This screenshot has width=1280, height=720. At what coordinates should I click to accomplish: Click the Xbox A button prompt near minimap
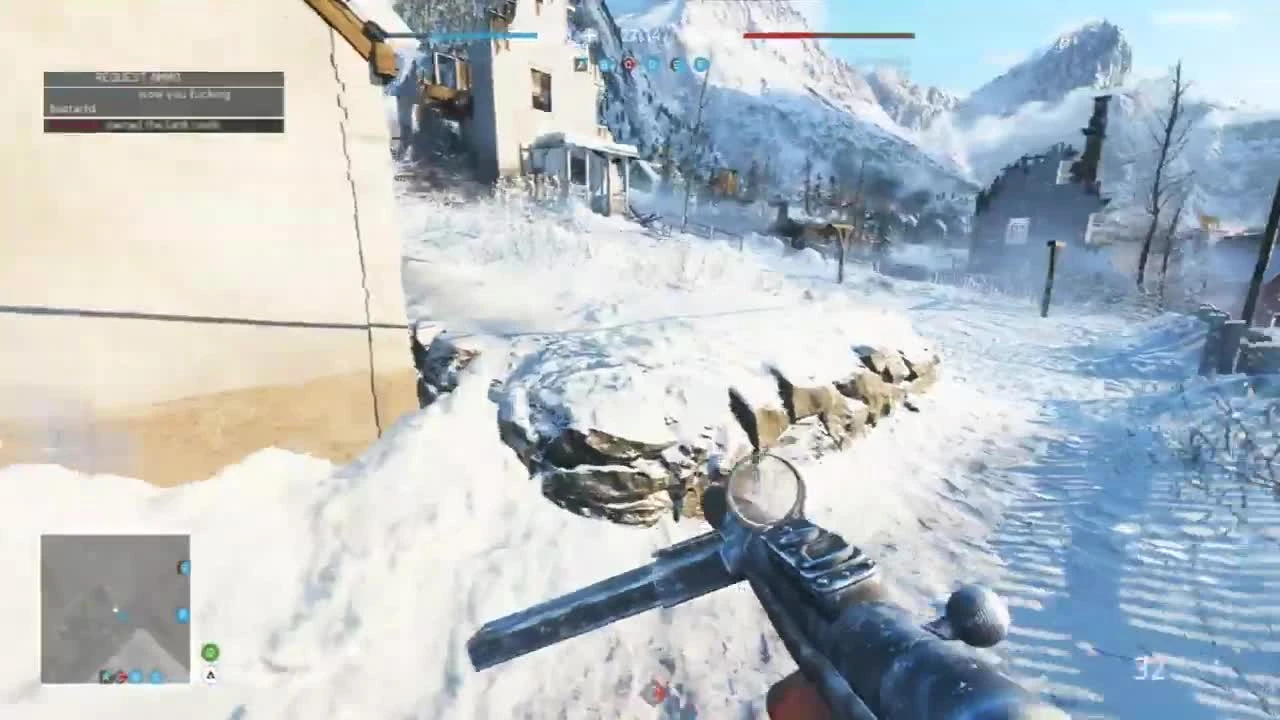click(x=211, y=676)
